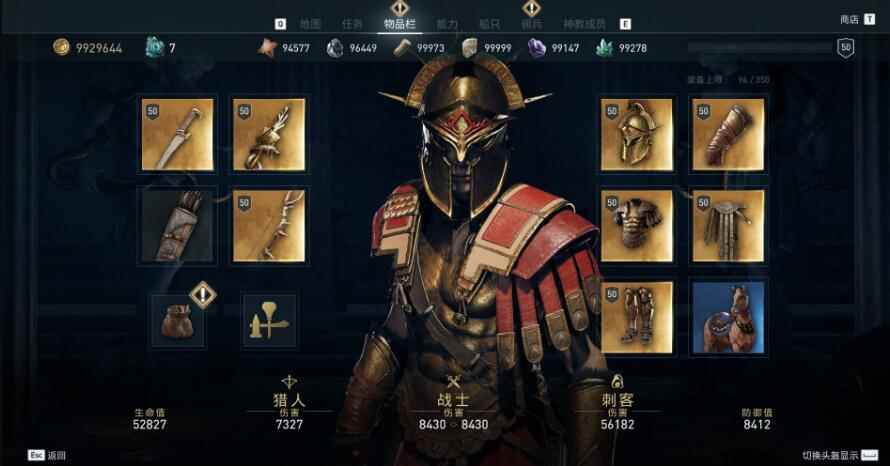Open the 商店 store
Viewport: 890px width, 466px height.
click(x=850, y=20)
